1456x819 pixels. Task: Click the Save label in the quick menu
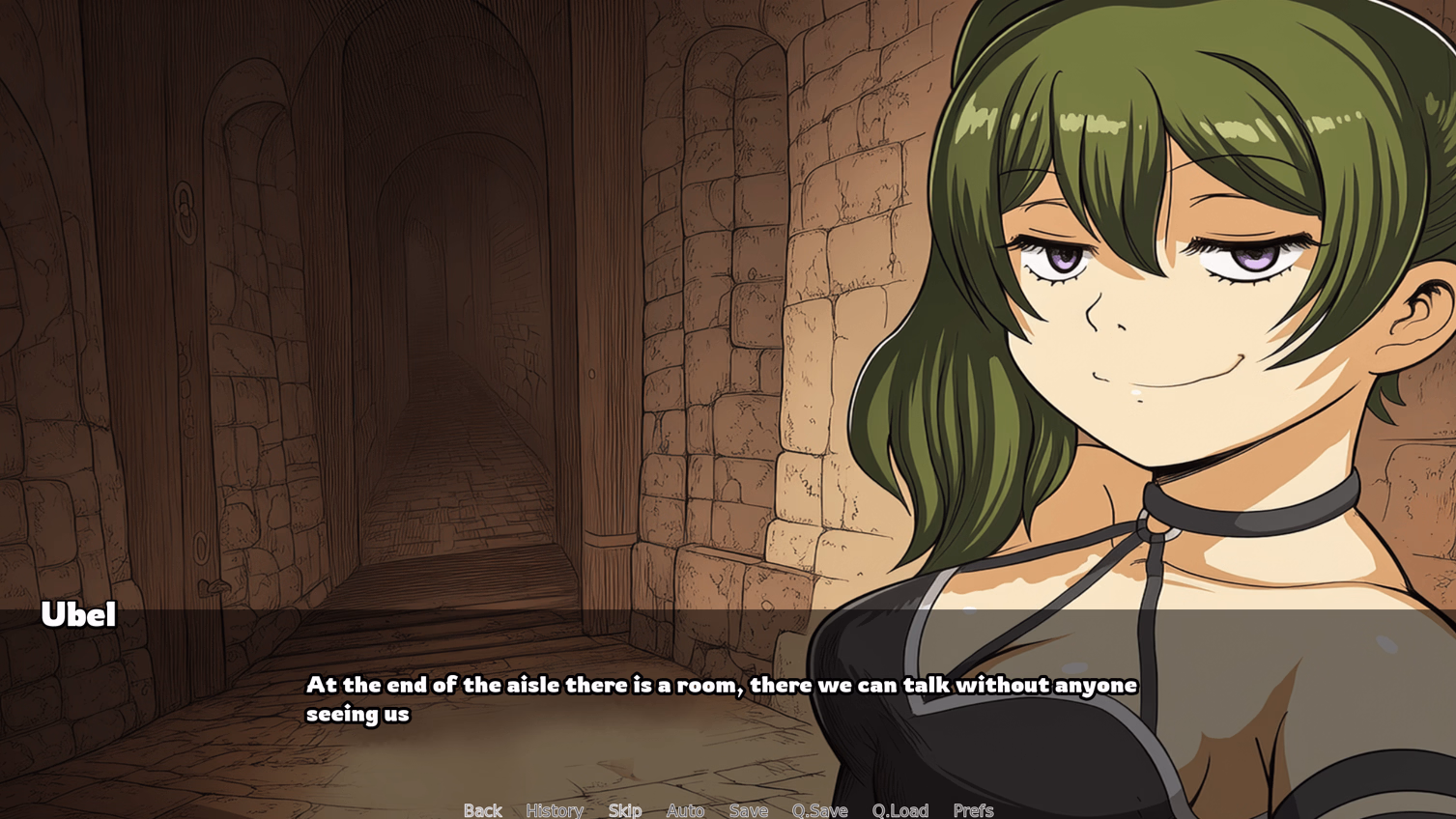tap(749, 810)
